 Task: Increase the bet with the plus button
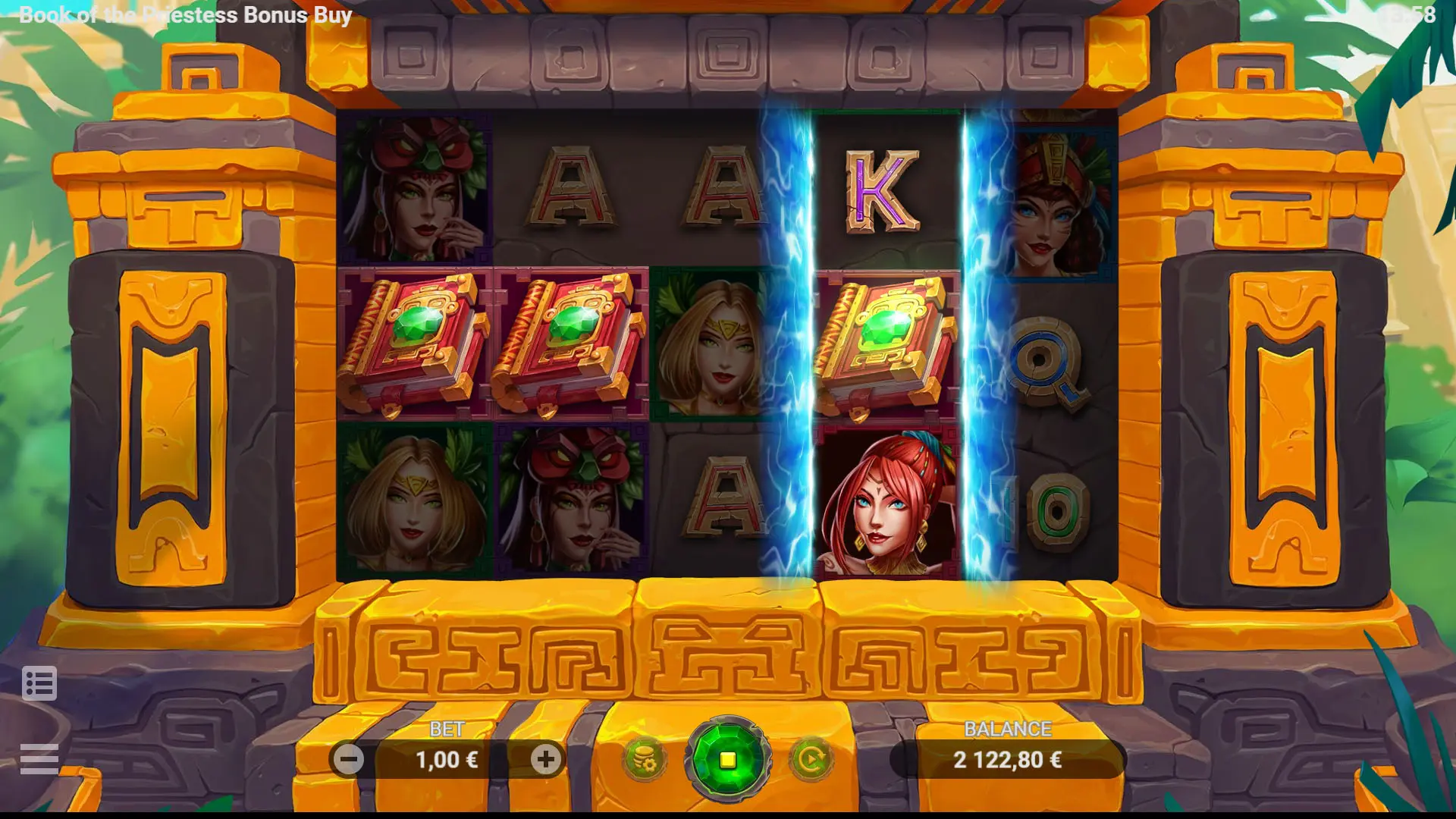click(x=545, y=759)
